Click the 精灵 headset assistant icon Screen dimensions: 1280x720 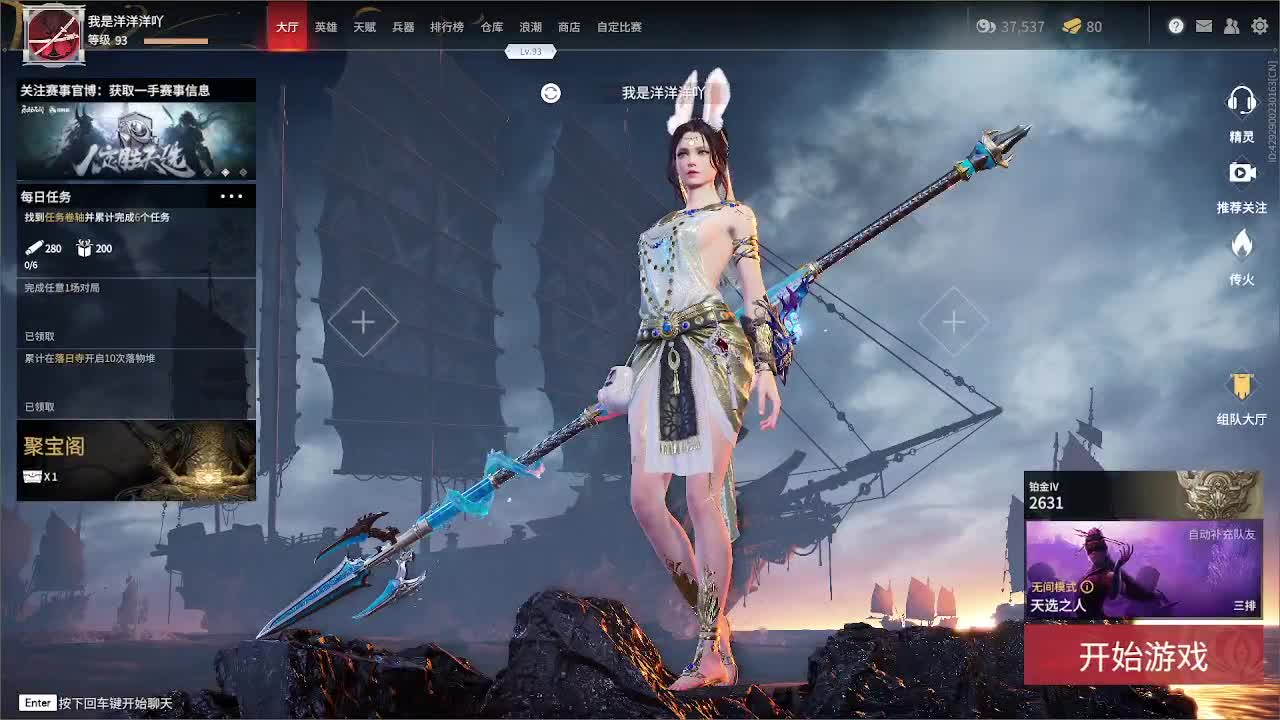click(x=1241, y=102)
